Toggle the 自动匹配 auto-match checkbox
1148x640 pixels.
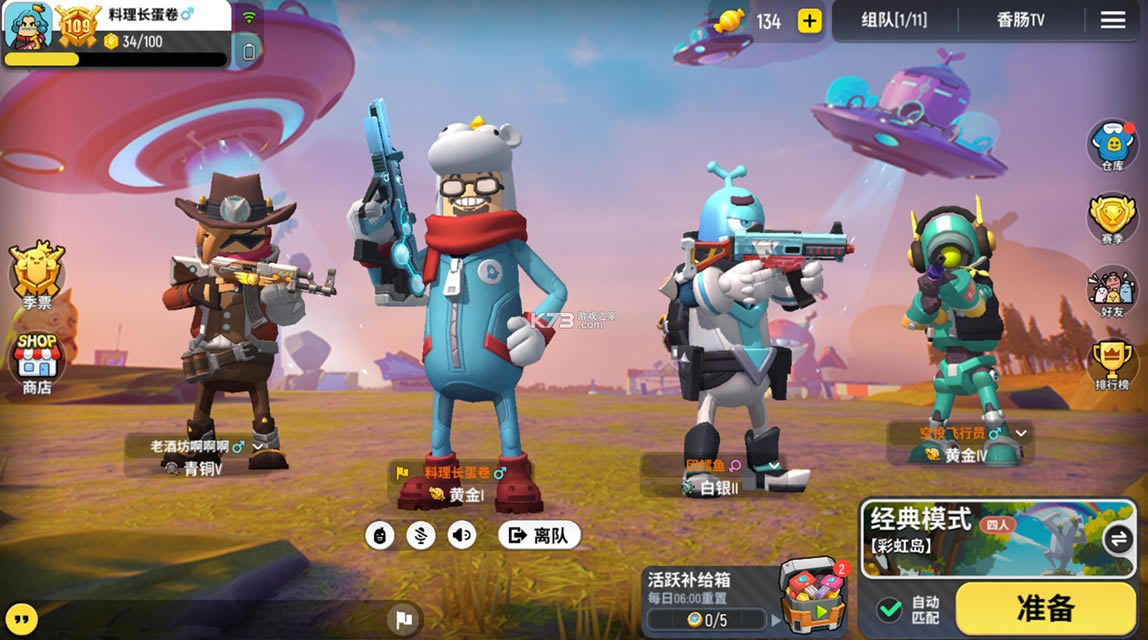(889, 609)
